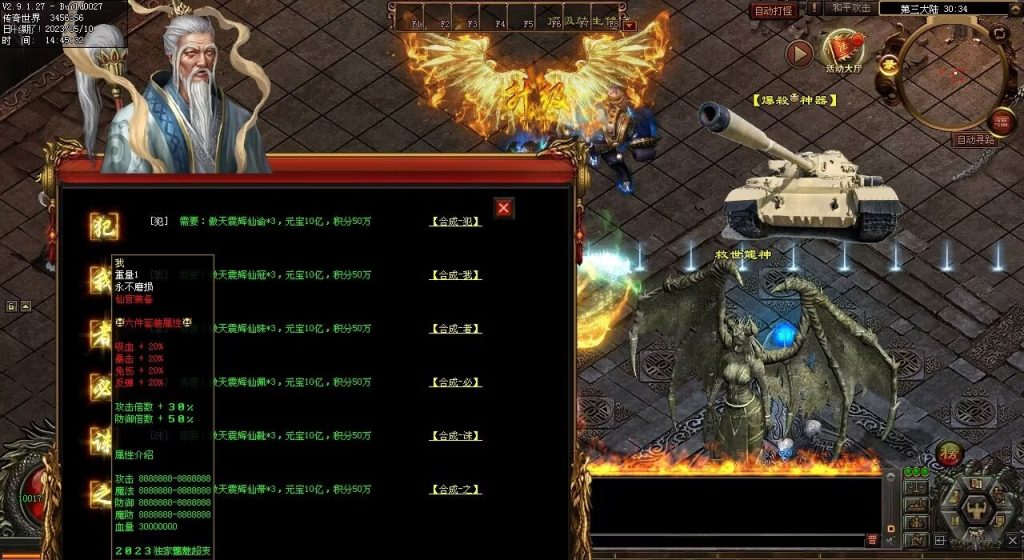
Task: Choose the 合成-我 synthesis link
Action: tap(456, 275)
